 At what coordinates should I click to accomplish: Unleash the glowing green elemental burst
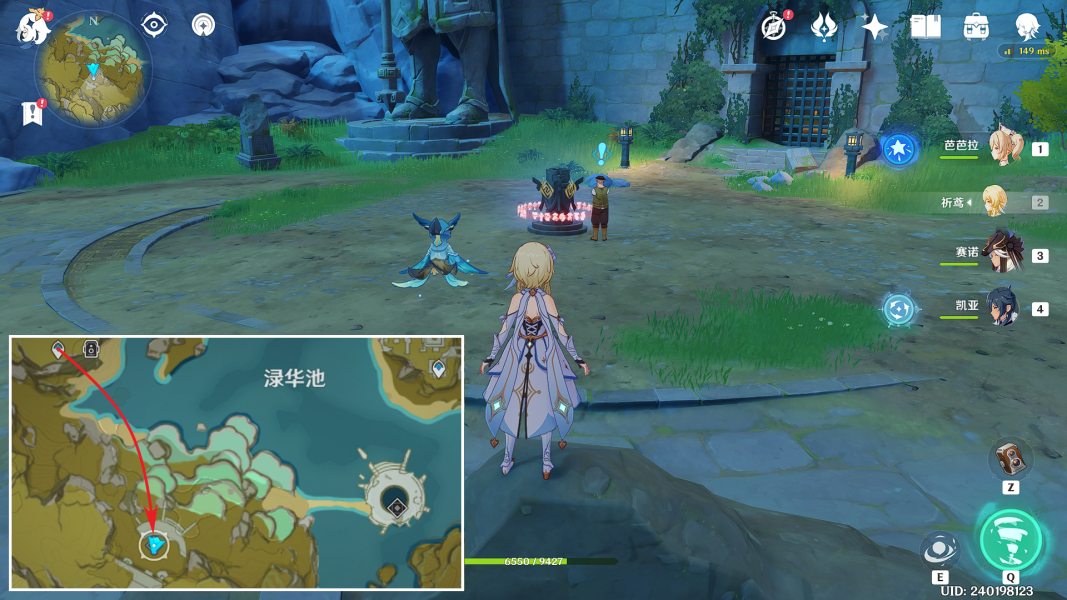1010,540
